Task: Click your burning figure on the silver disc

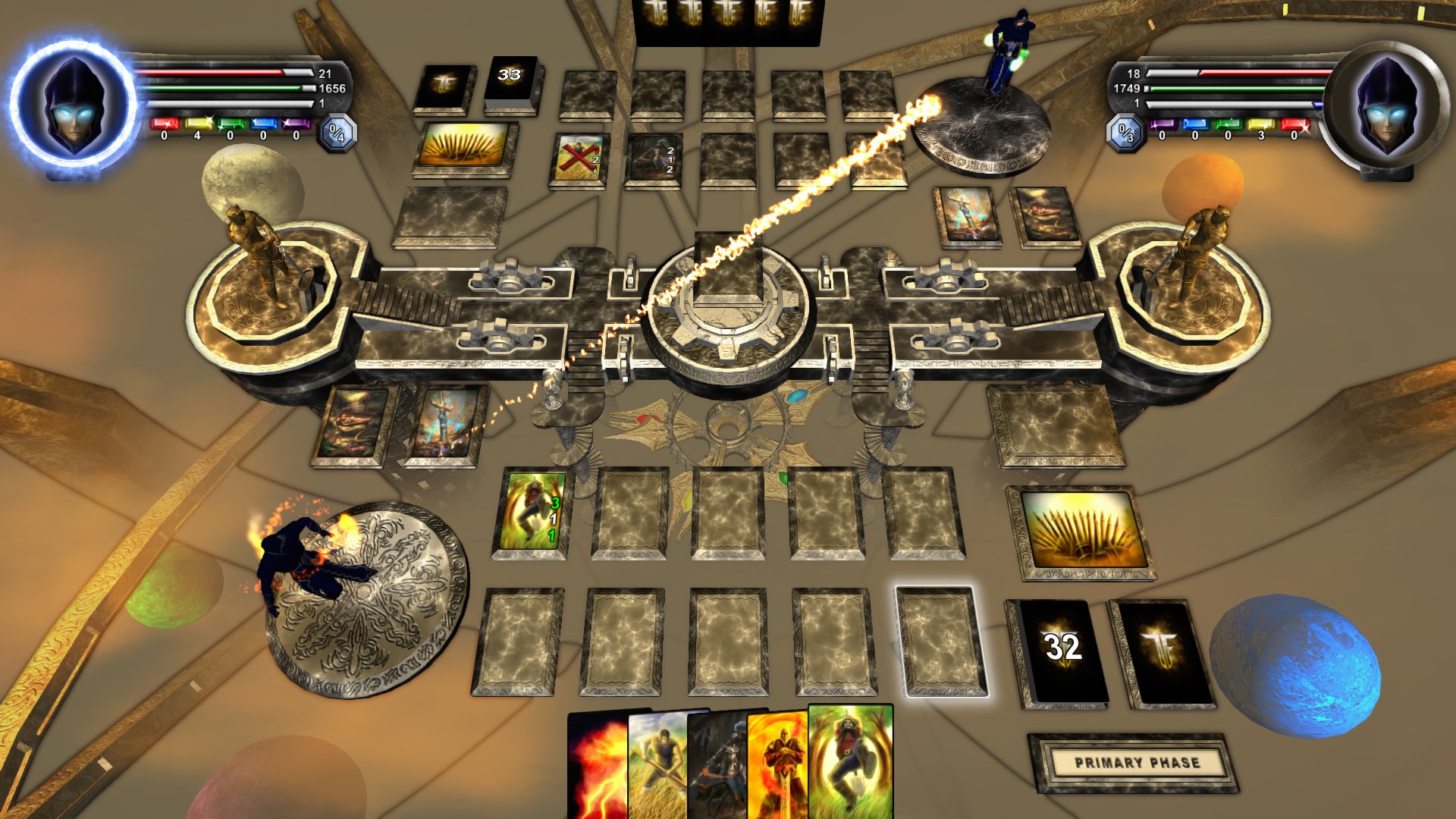Action: pyautogui.click(x=298, y=561)
